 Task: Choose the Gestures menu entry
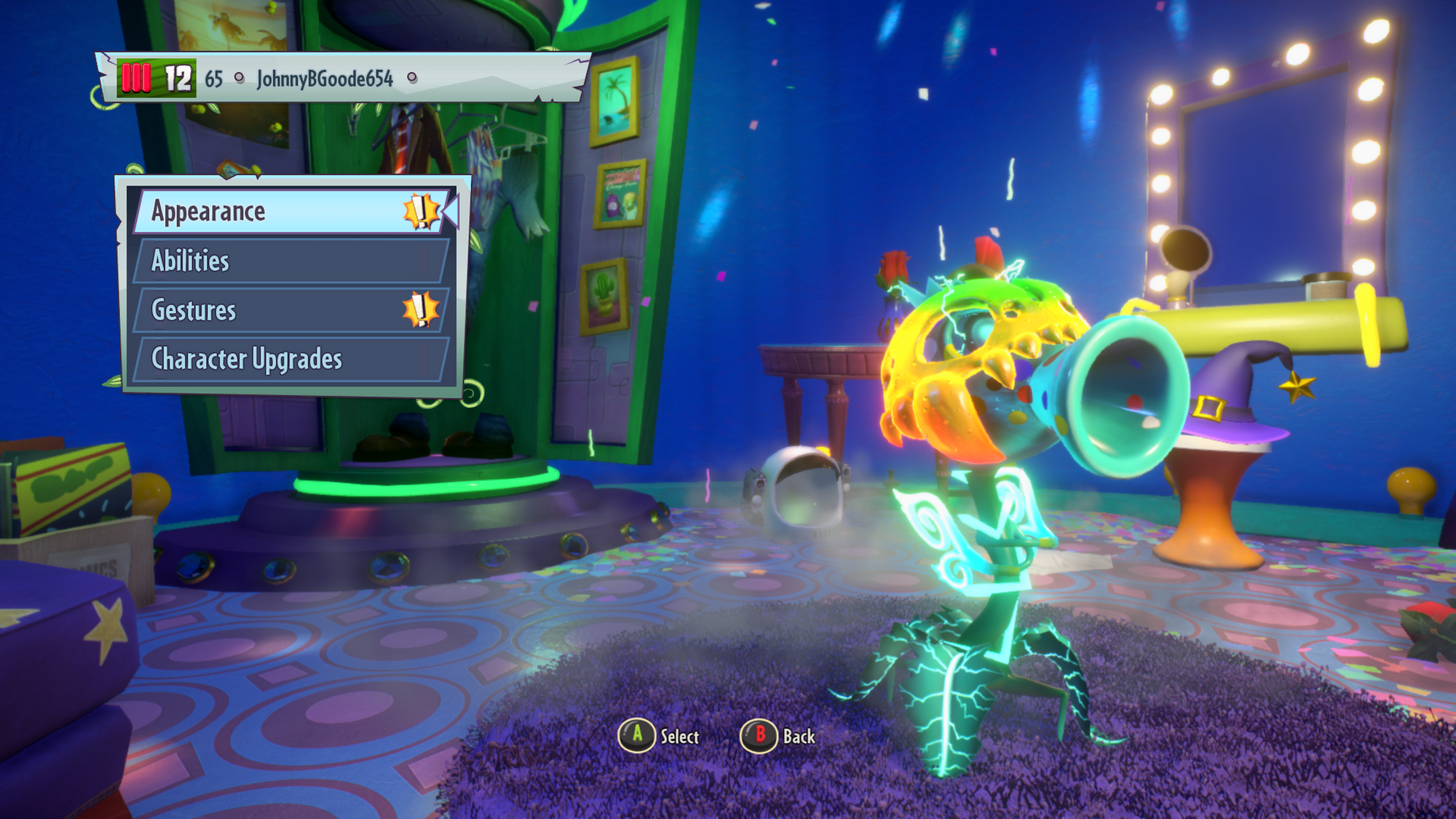(290, 311)
